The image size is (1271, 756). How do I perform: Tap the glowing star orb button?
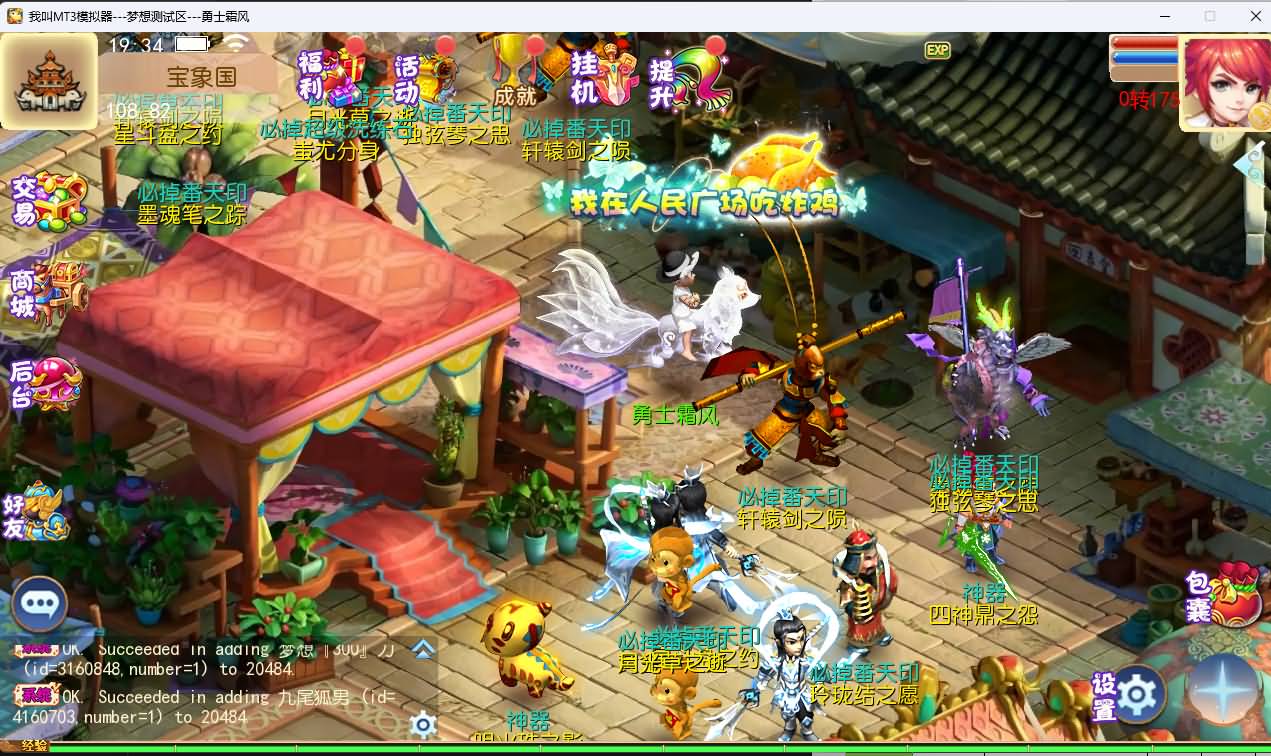point(1224,692)
